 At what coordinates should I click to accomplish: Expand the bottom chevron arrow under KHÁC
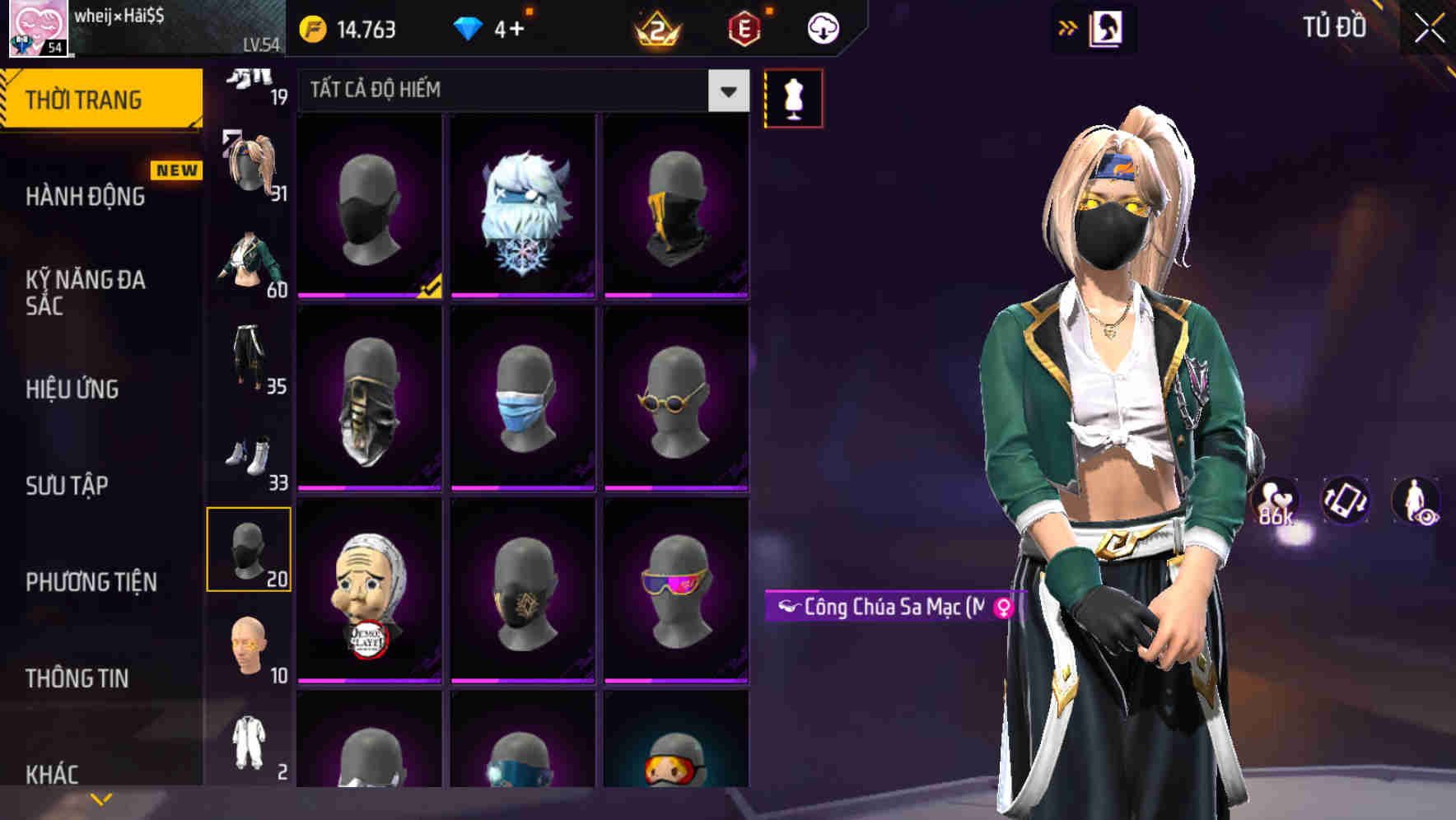(101, 797)
